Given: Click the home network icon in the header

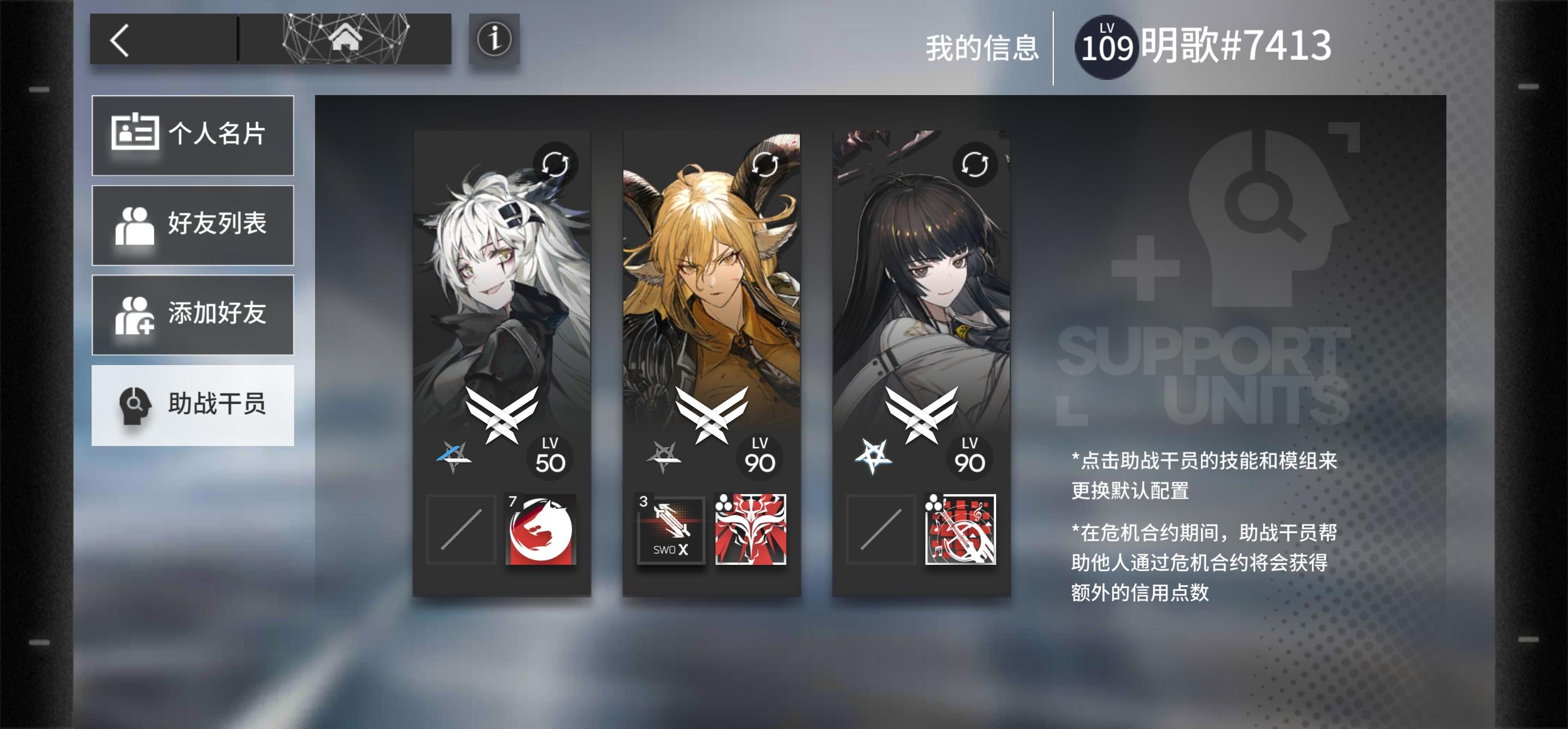Looking at the screenshot, I should pos(344,38).
